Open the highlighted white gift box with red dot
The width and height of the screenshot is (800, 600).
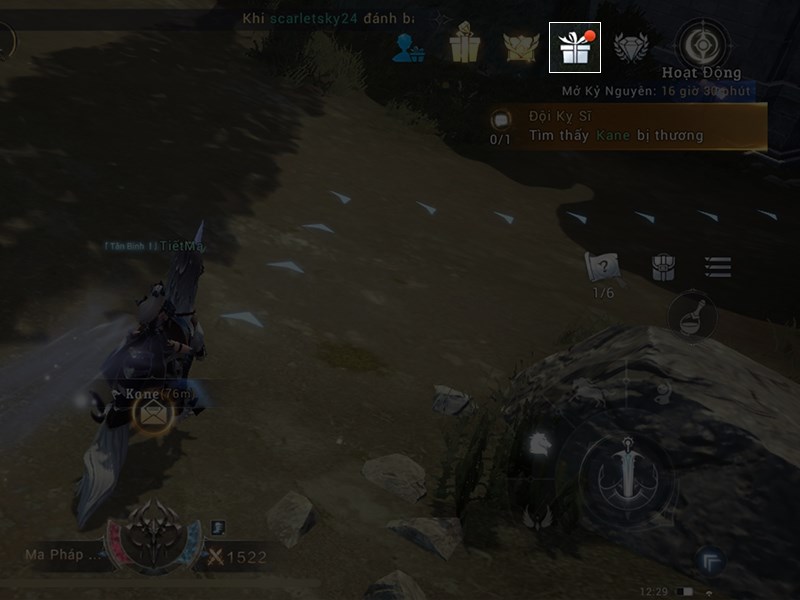tap(574, 47)
